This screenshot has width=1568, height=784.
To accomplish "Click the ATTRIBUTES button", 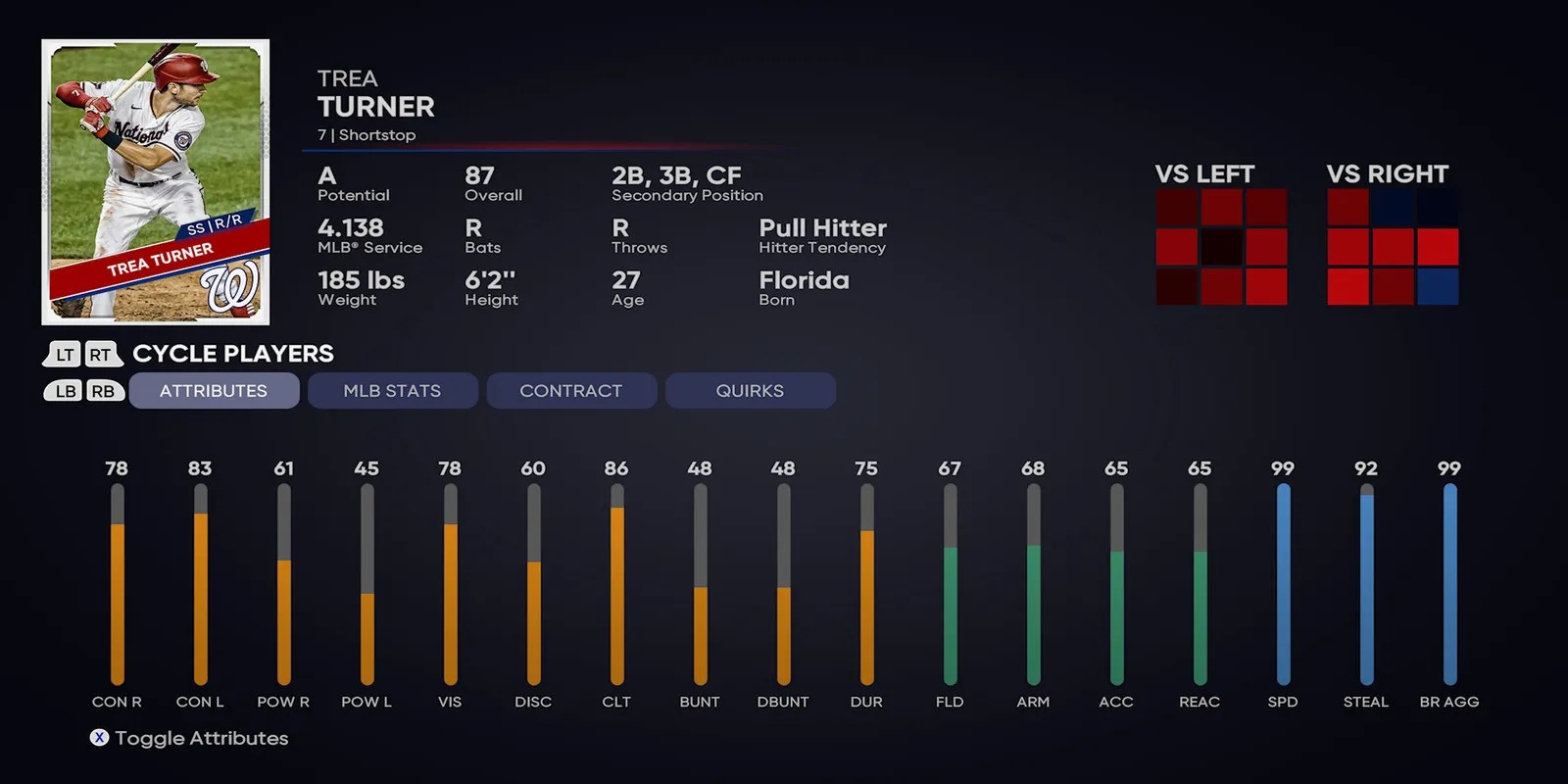I will pos(214,390).
